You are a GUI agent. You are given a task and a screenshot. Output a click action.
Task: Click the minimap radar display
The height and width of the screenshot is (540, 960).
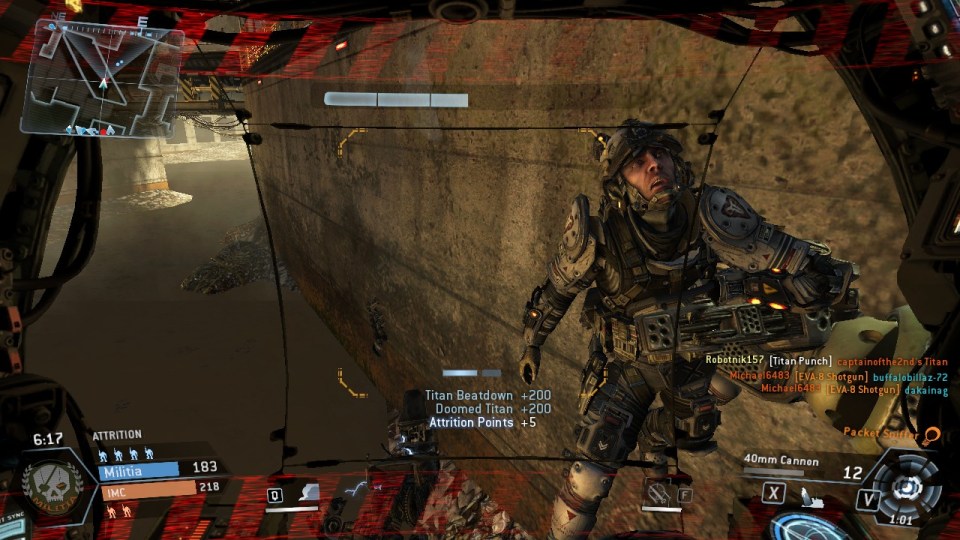(x=102, y=77)
